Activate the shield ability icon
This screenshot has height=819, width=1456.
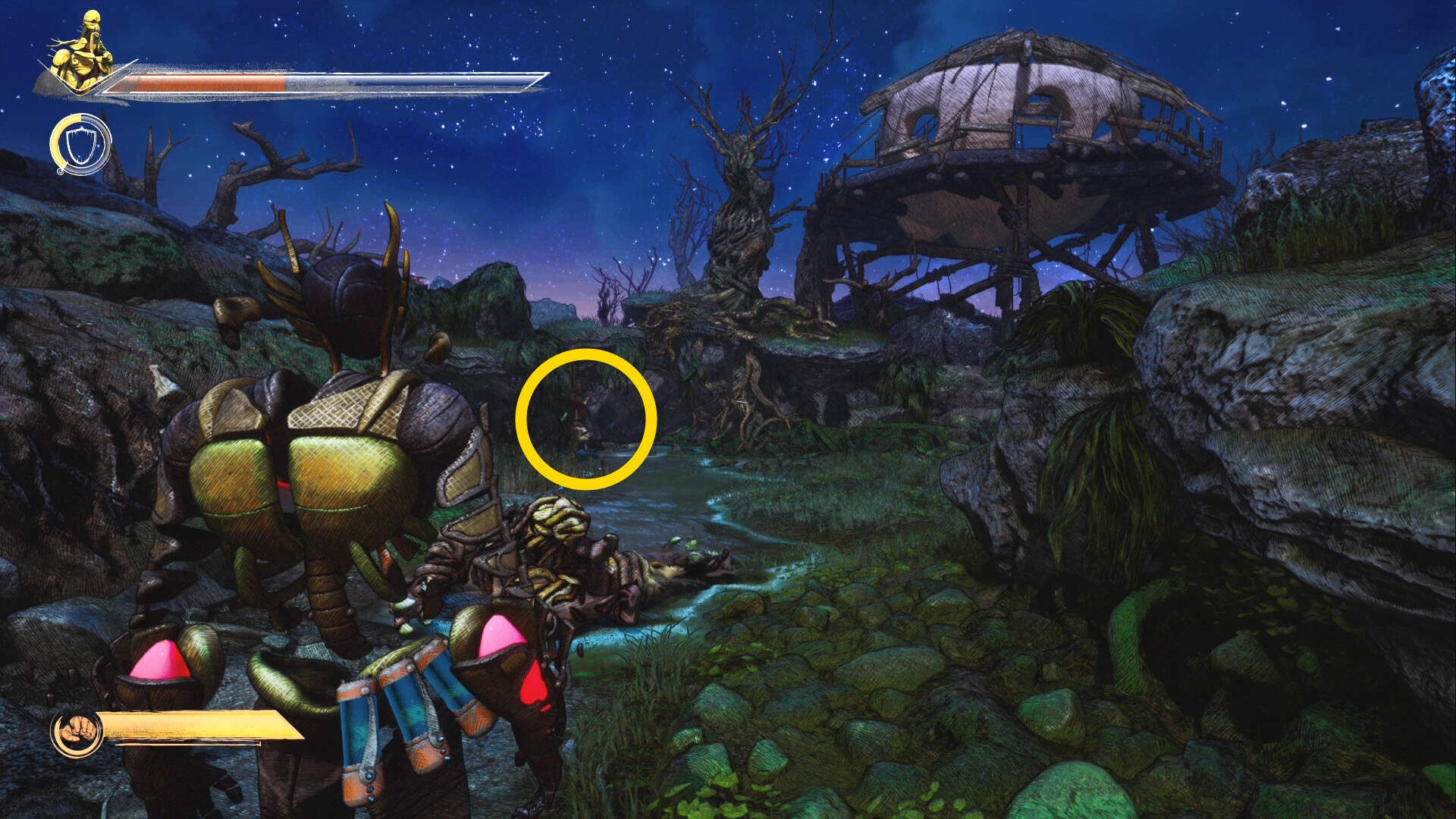(80, 145)
